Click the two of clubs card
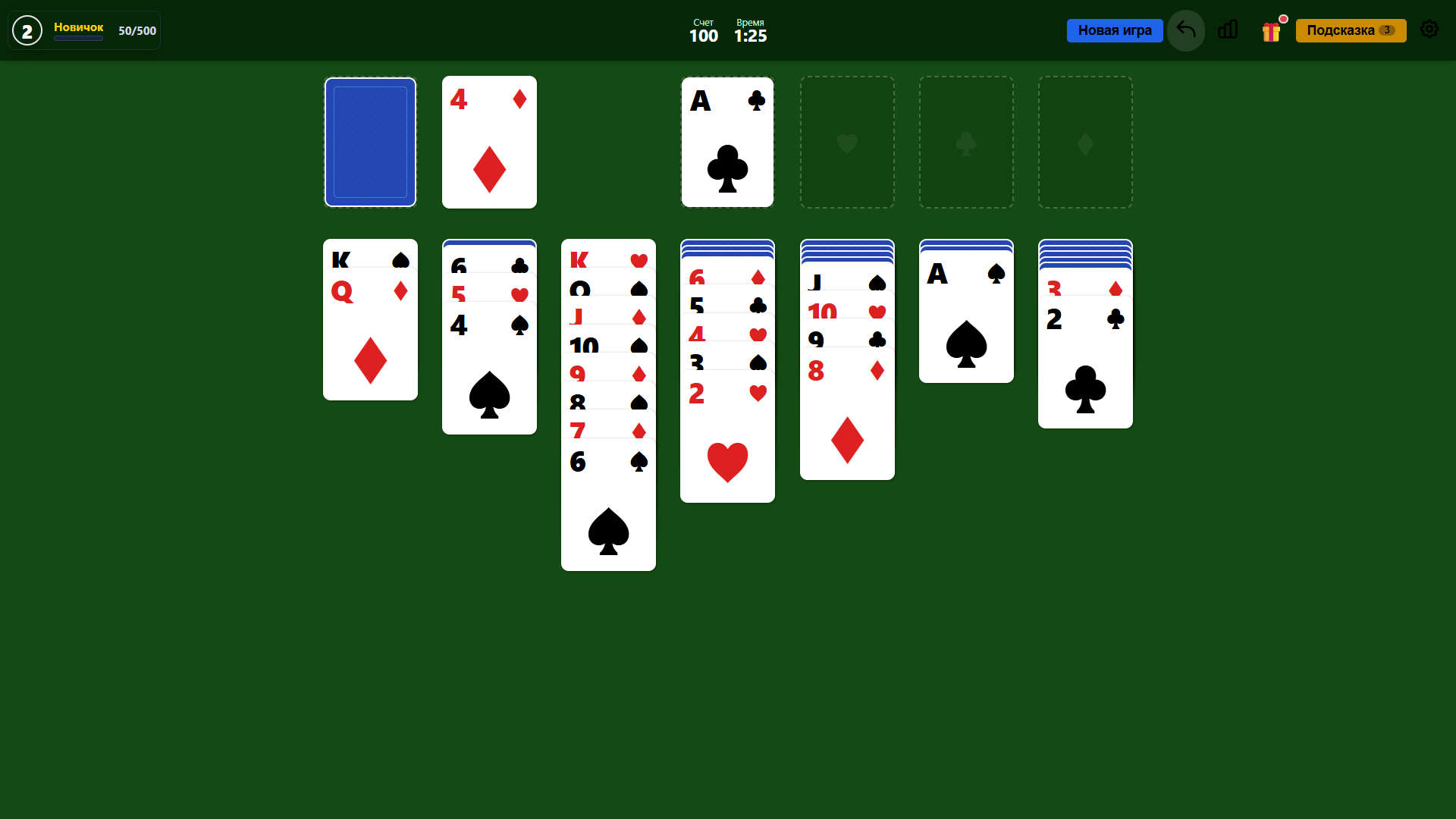 click(1085, 364)
